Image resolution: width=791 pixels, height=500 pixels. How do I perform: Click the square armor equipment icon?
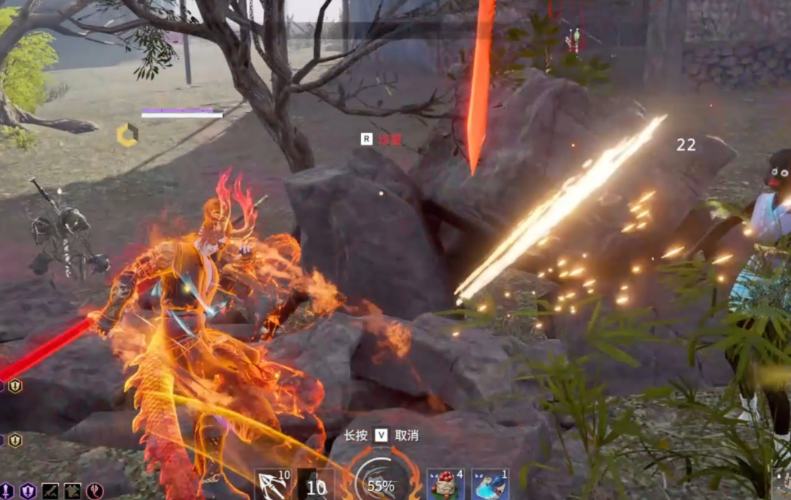pos(72,491)
